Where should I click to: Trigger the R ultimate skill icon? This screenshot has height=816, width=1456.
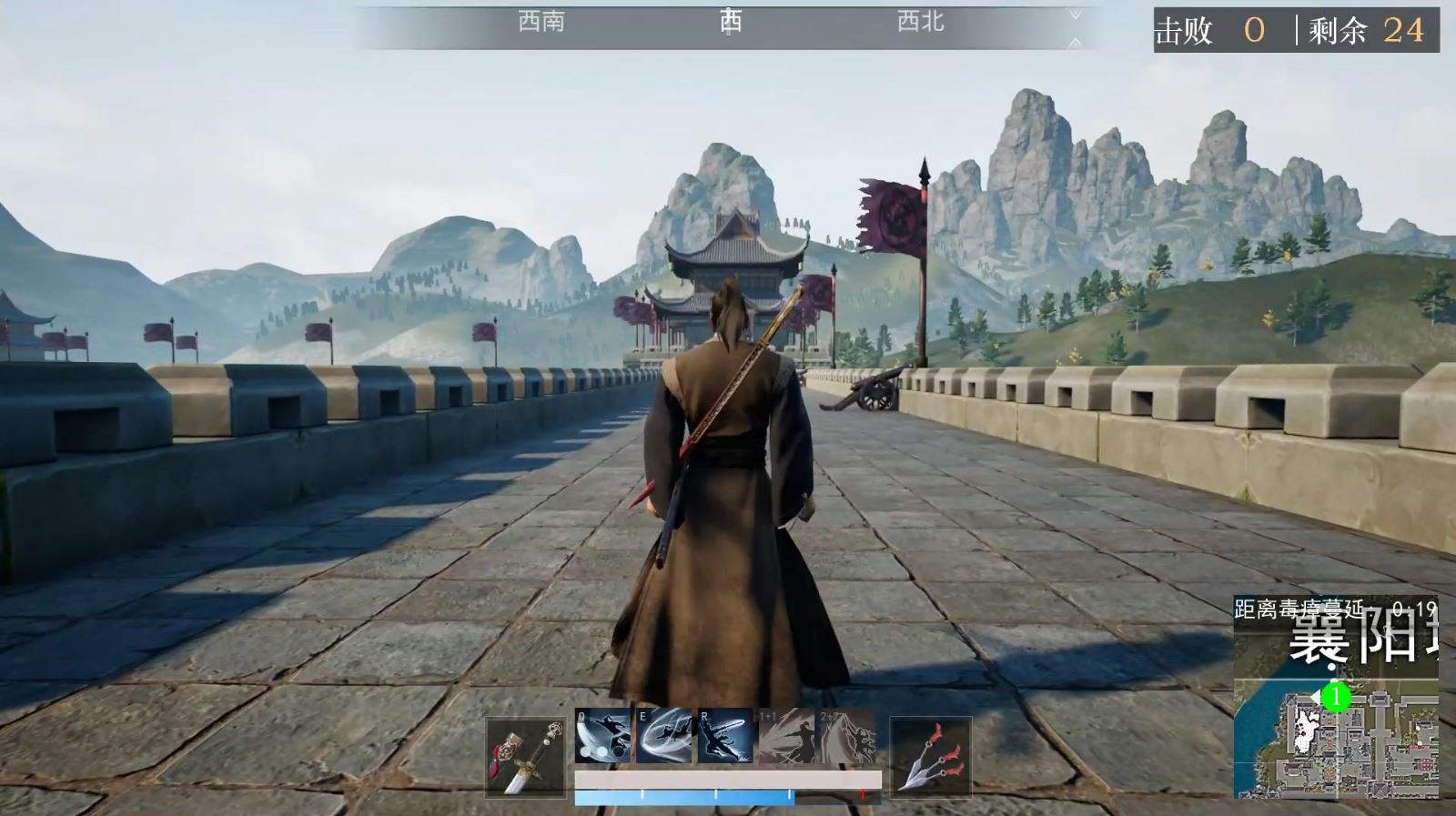[x=724, y=735]
